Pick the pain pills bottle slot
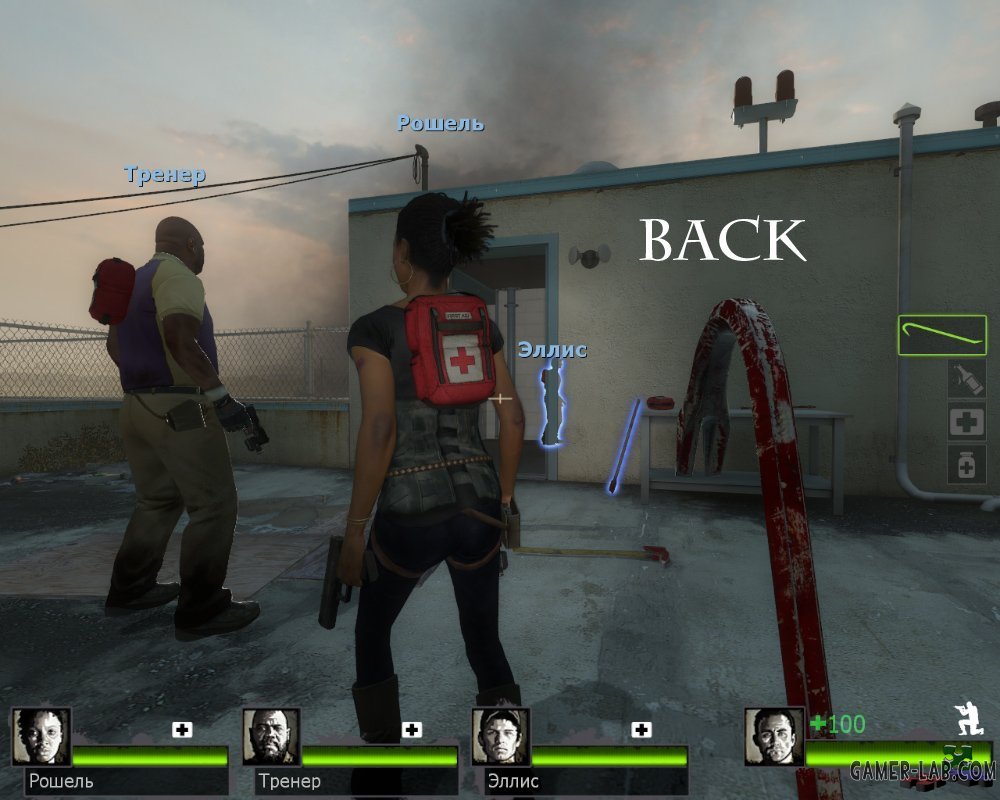1000x800 pixels. [x=967, y=464]
